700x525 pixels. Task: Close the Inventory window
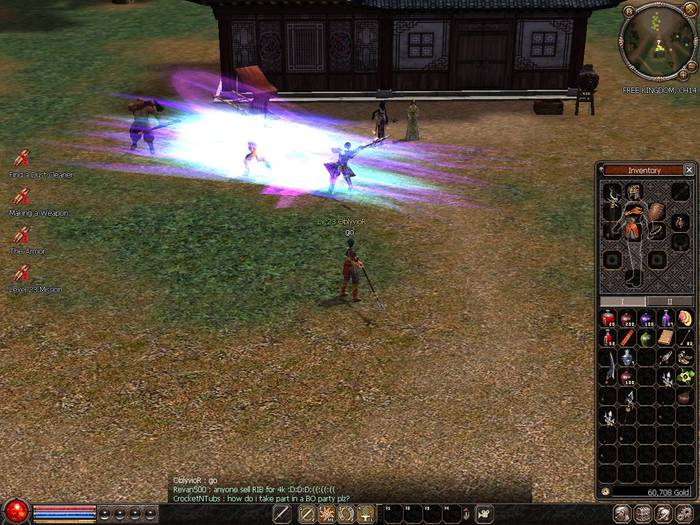click(689, 170)
